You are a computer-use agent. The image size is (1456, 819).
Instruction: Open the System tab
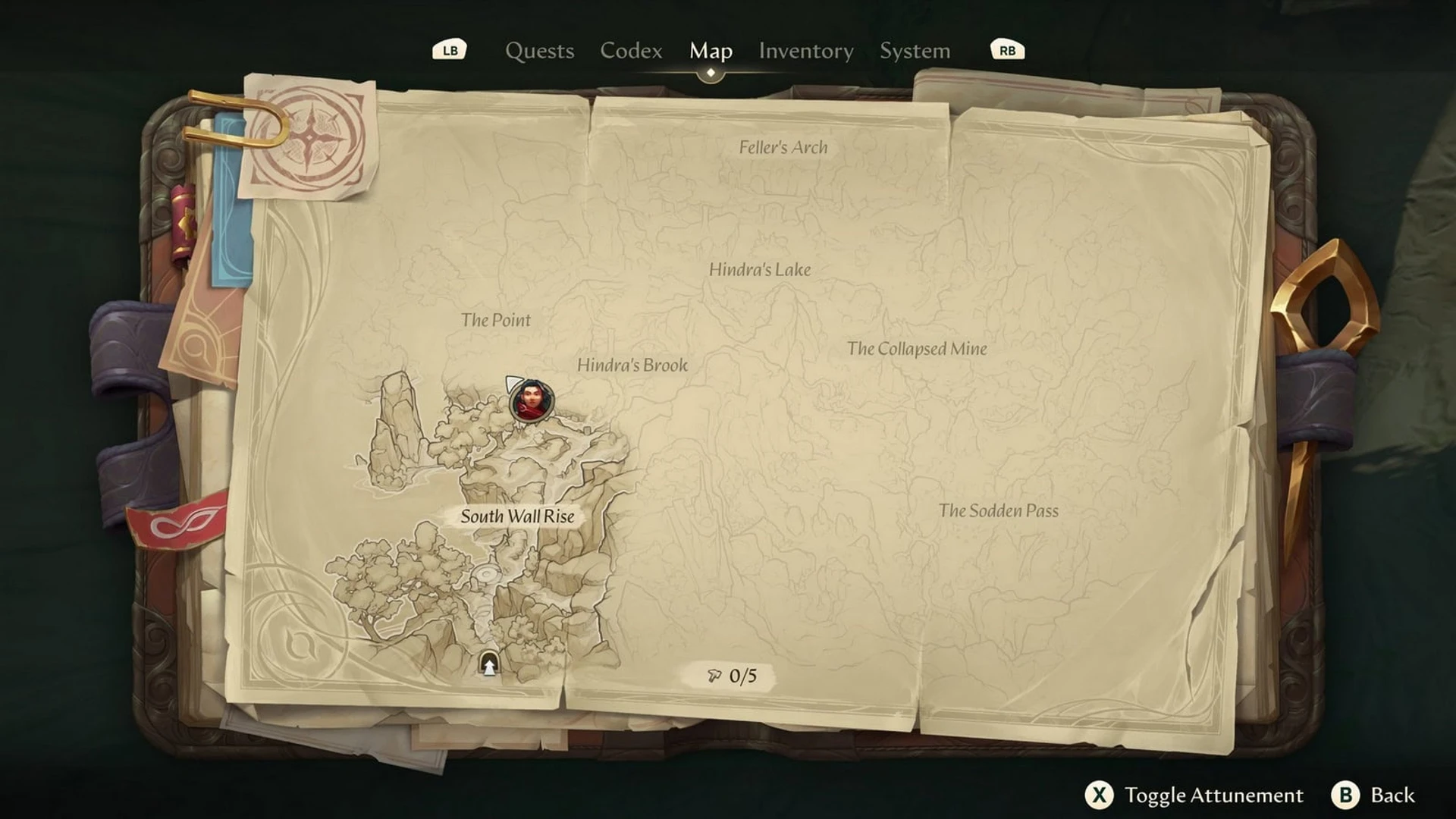point(915,51)
